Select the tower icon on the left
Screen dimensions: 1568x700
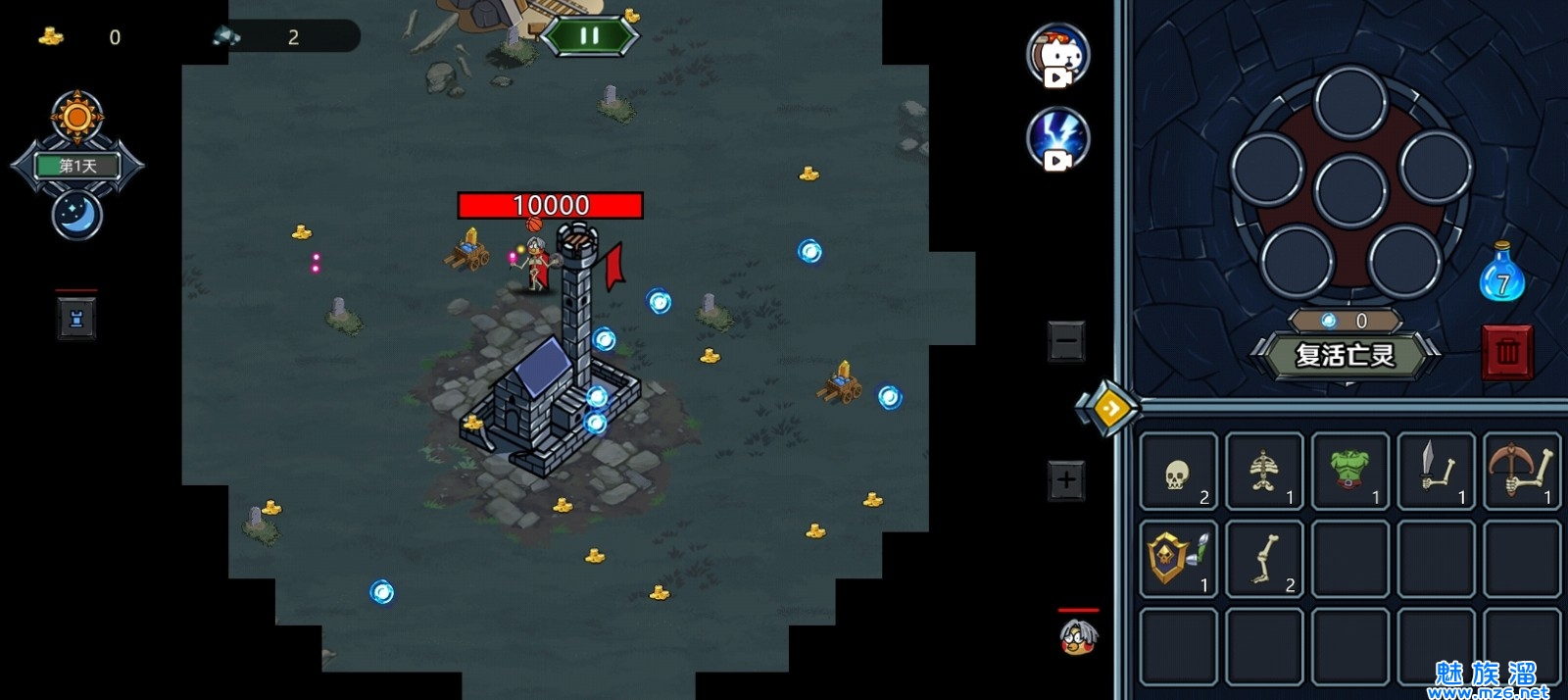click(x=76, y=319)
